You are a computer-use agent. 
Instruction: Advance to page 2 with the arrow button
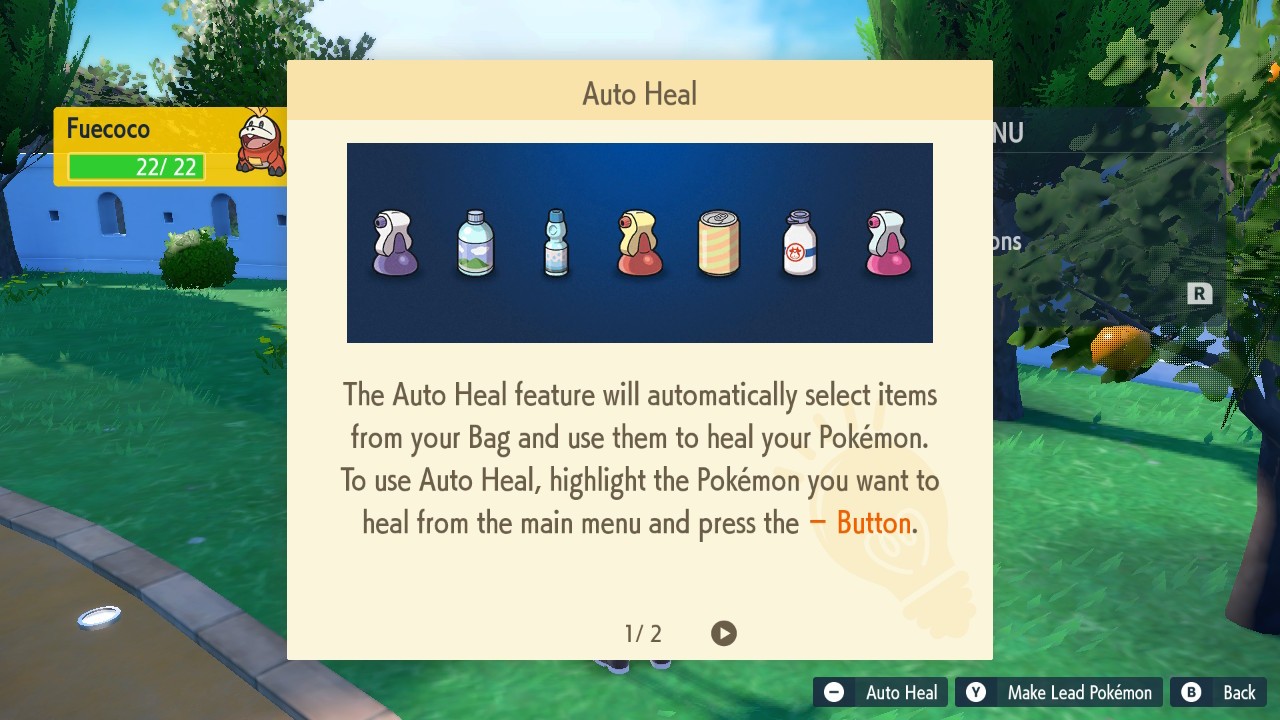[x=724, y=633]
